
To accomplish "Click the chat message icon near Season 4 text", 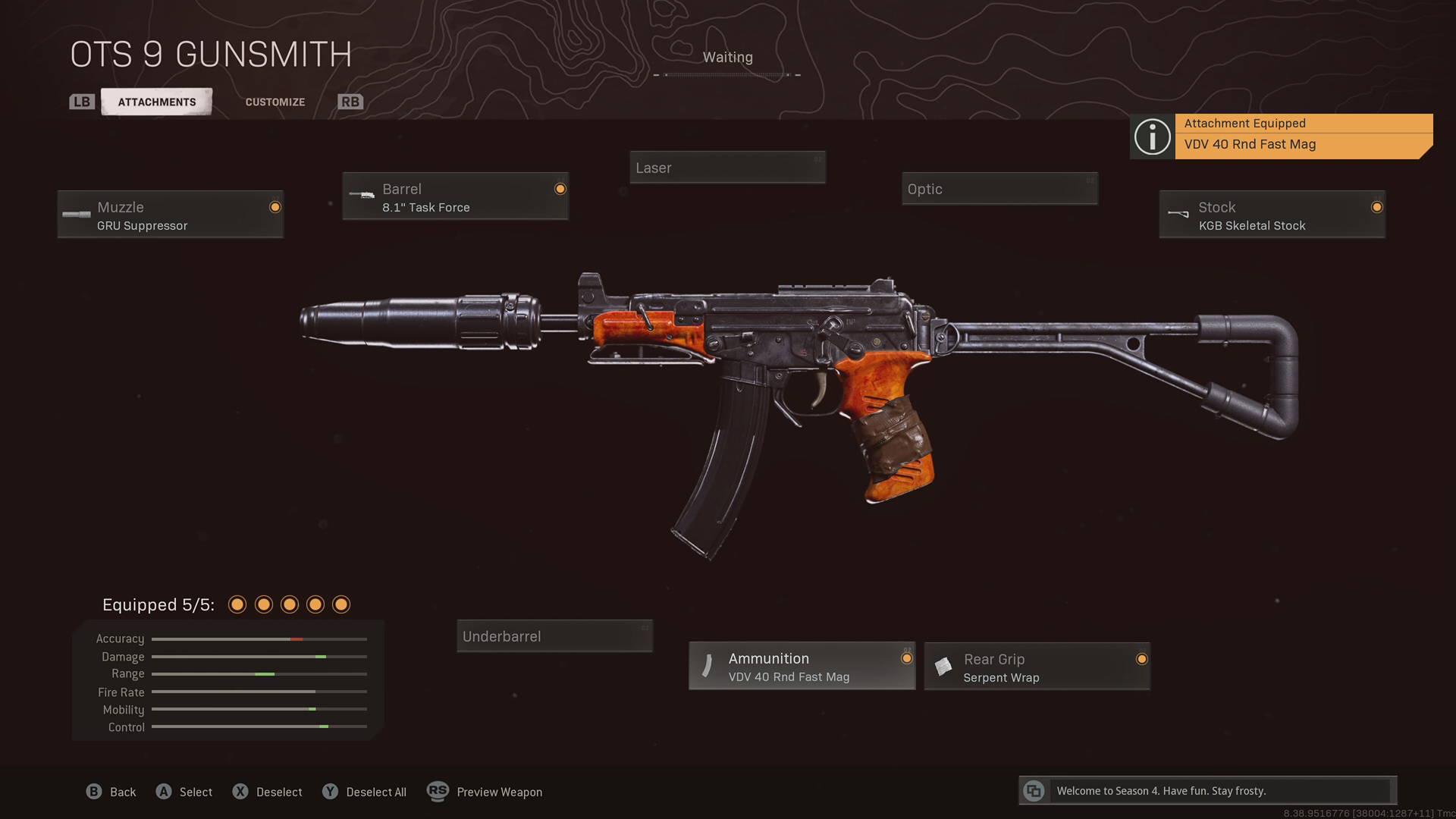I will (1034, 790).
